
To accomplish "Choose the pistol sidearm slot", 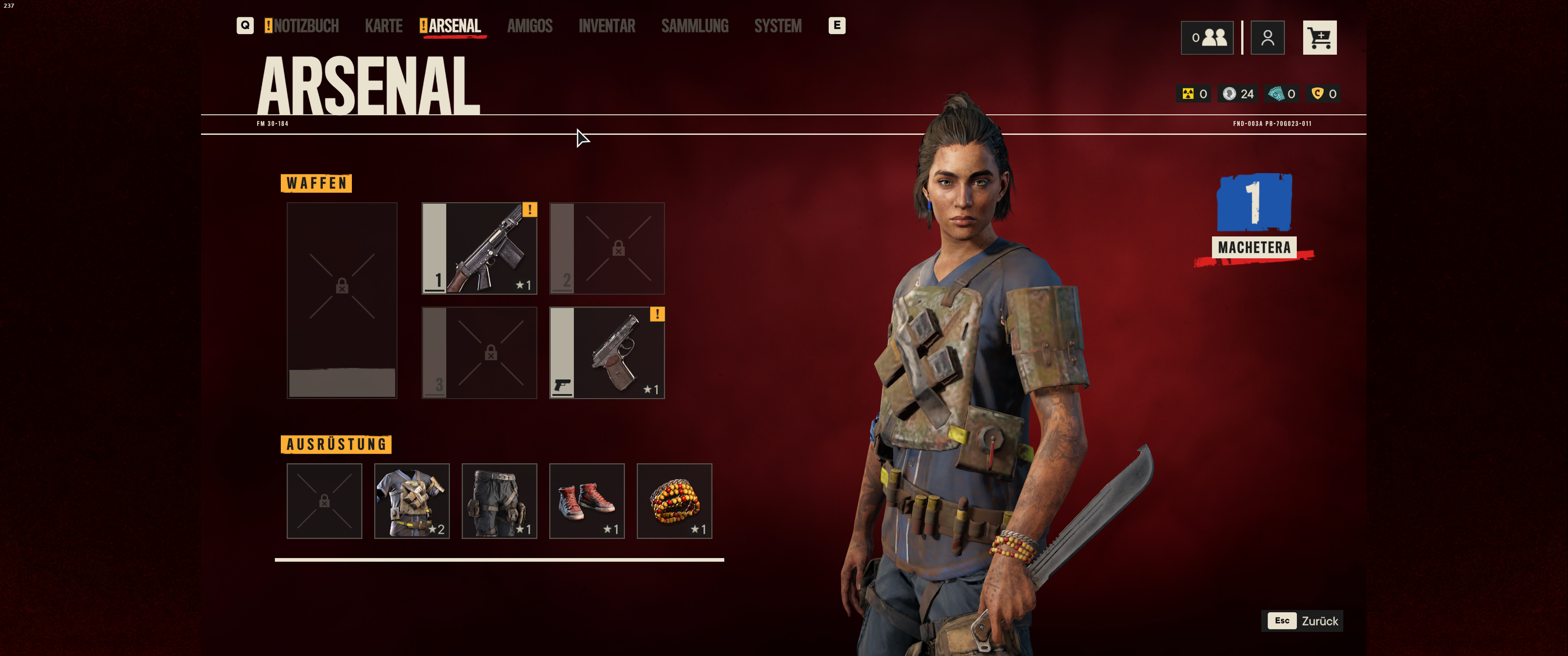I will pyautogui.click(x=607, y=353).
